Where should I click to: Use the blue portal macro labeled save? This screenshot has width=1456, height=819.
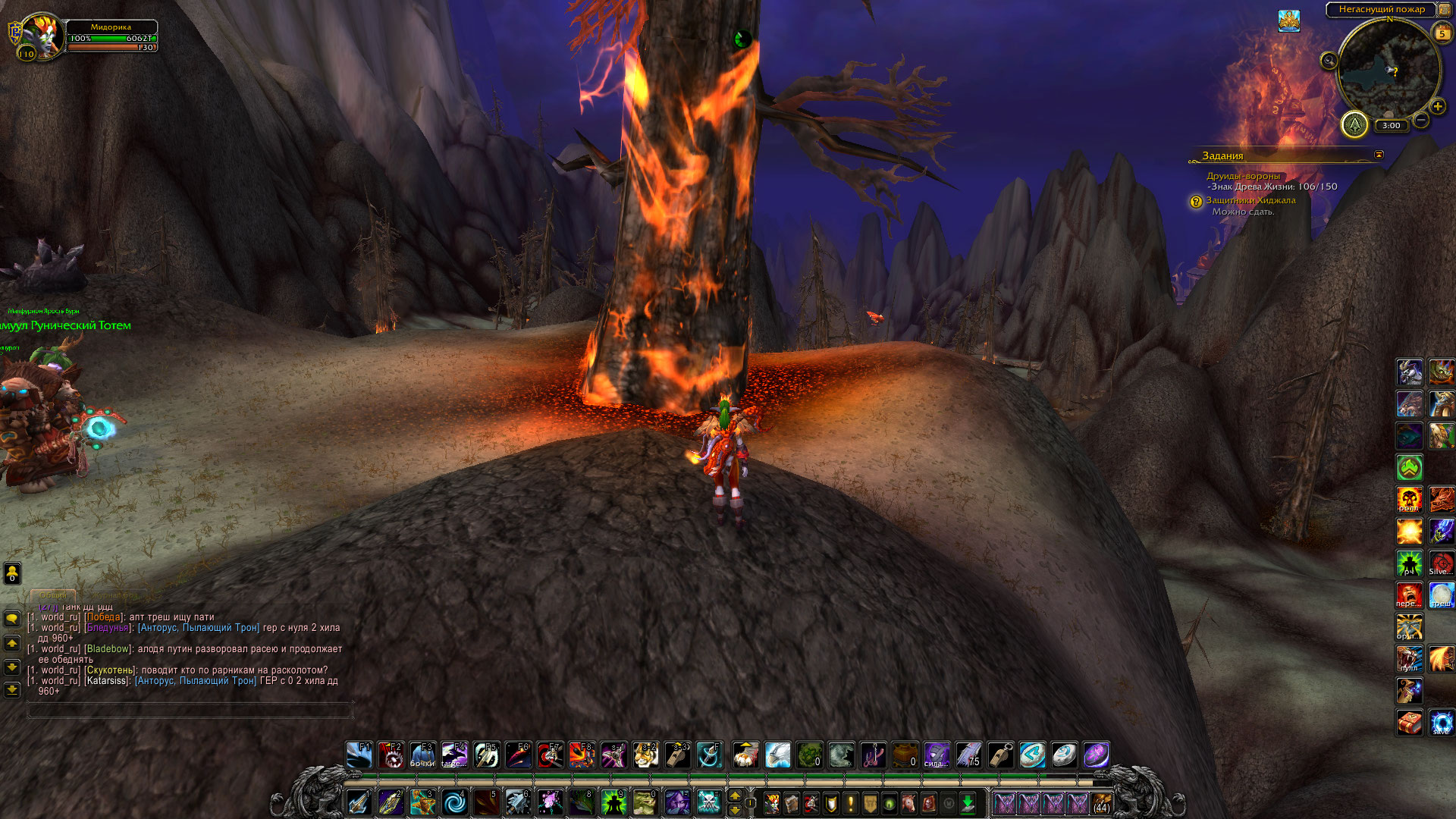coord(1441,723)
